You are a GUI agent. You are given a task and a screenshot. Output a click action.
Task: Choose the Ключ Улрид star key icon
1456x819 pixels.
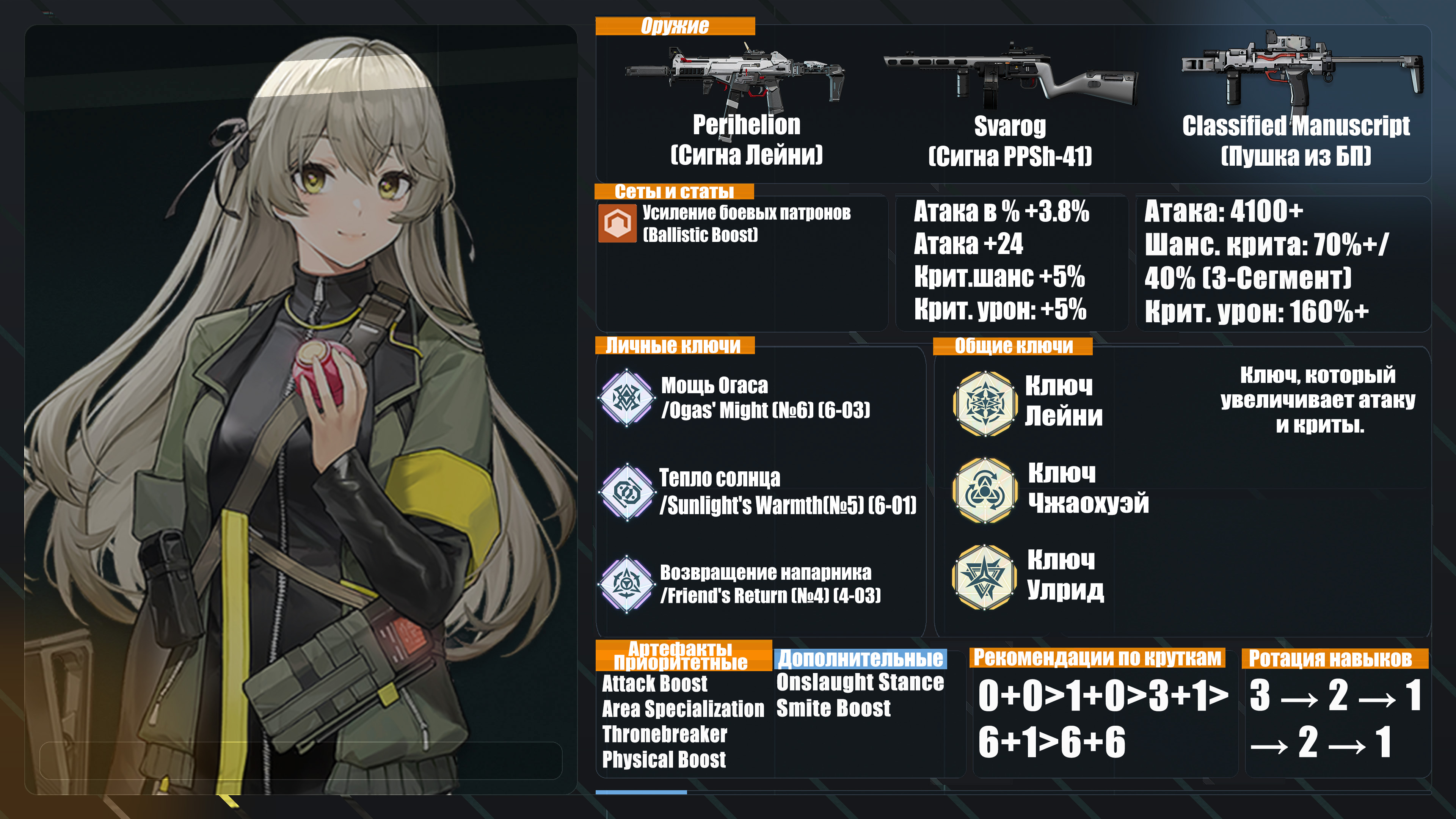pyautogui.click(x=984, y=577)
